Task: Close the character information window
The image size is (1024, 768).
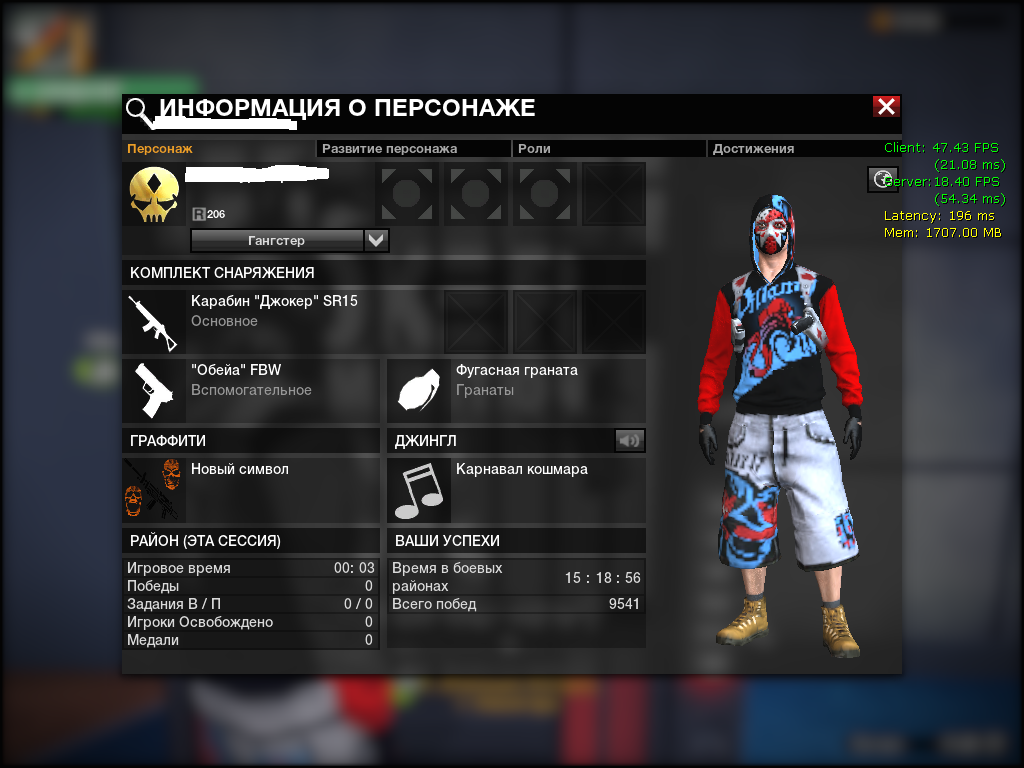Action: coord(885,107)
